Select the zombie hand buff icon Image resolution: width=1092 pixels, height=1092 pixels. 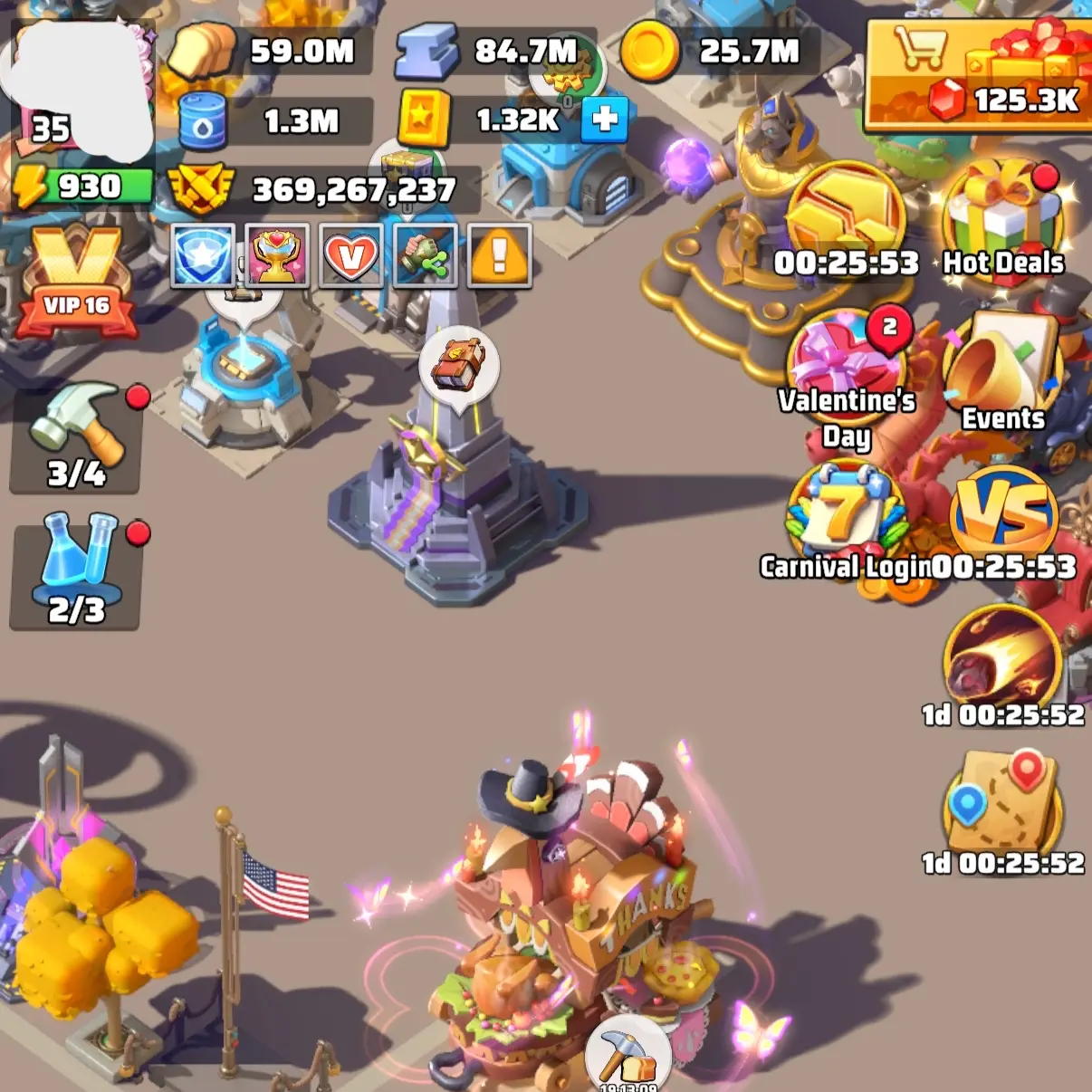(x=426, y=257)
